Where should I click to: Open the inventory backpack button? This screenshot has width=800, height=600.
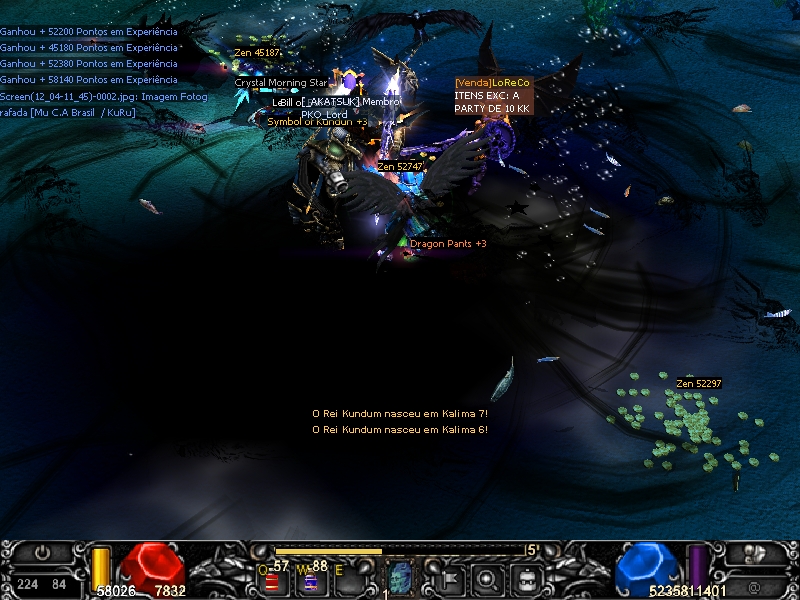click(526, 577)
